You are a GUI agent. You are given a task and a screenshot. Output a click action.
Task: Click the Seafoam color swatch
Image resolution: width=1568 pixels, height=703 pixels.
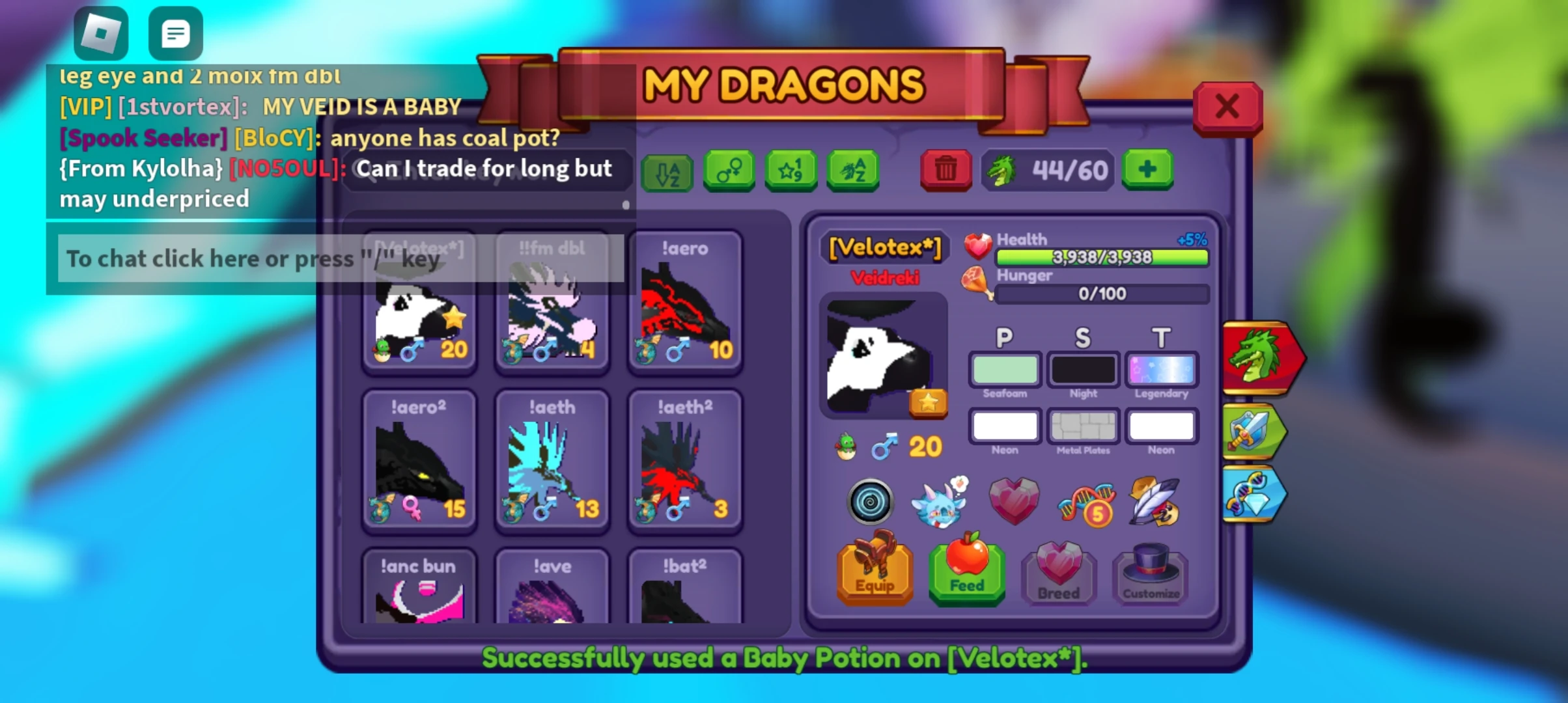(x=1004, y=369)
